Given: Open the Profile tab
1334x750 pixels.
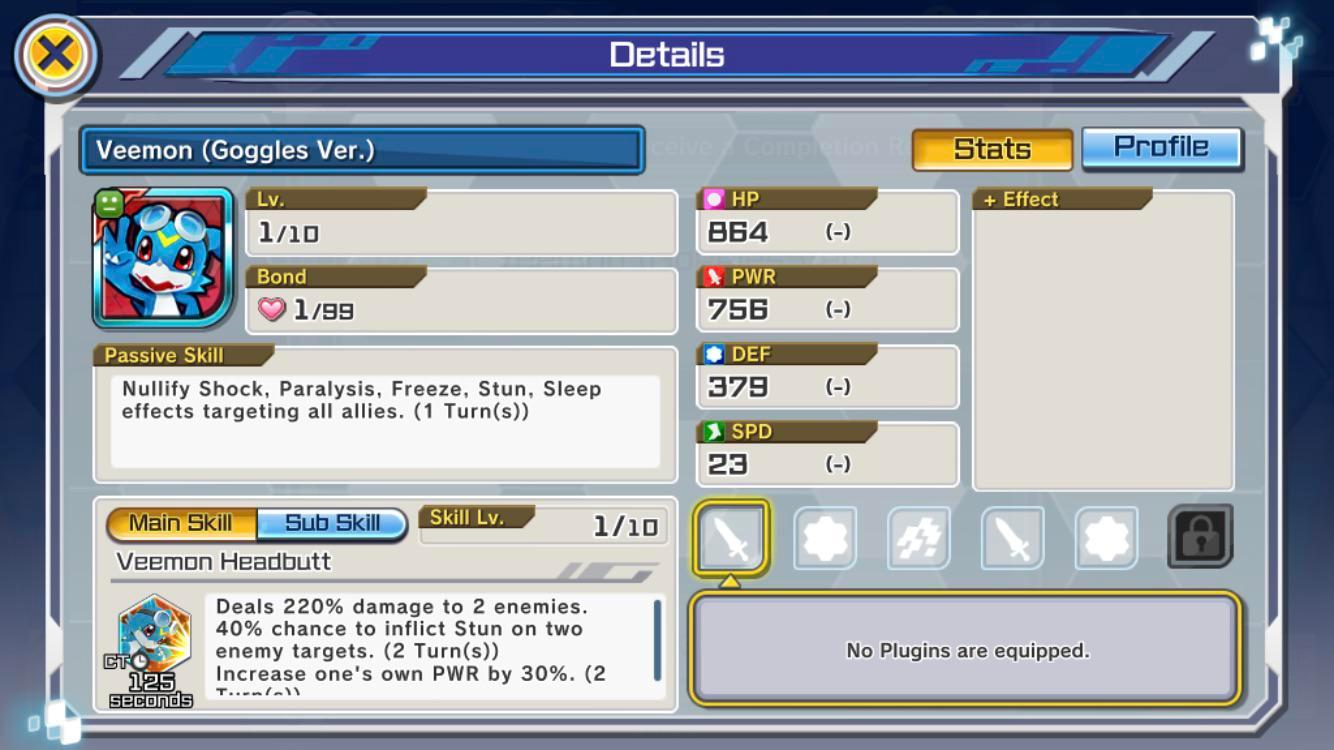Looking at the screenshot, I should [1161, 148].
